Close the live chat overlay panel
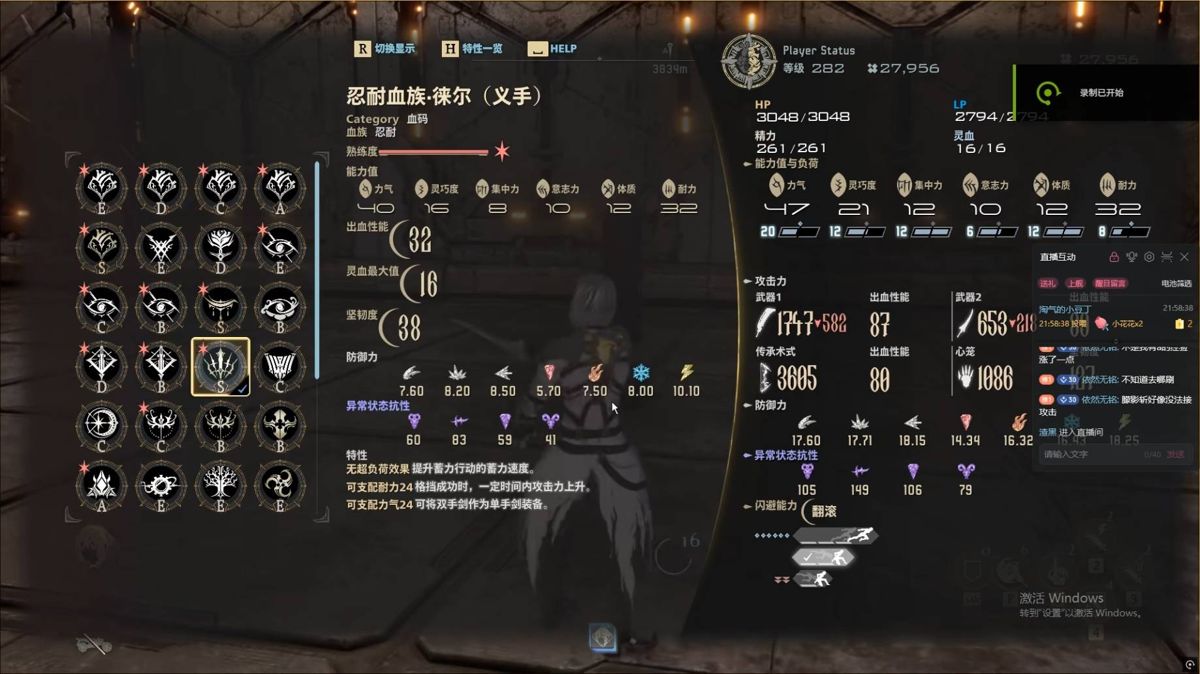This screenshot has height=674, width=1200. 1184,257
